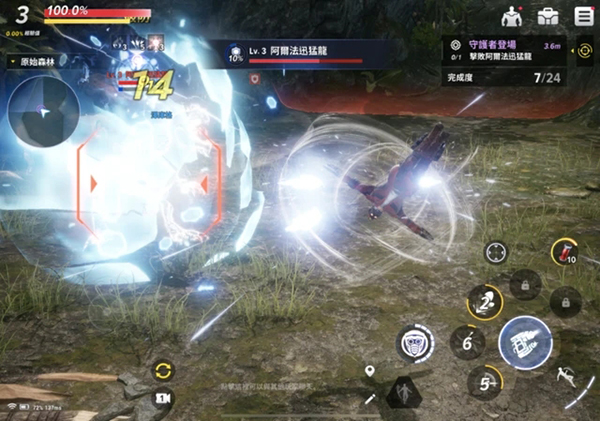Tap the hexagonal figure emote button
Image resolution: width=600 pixels, height=421 pixels.
[405, 393]
